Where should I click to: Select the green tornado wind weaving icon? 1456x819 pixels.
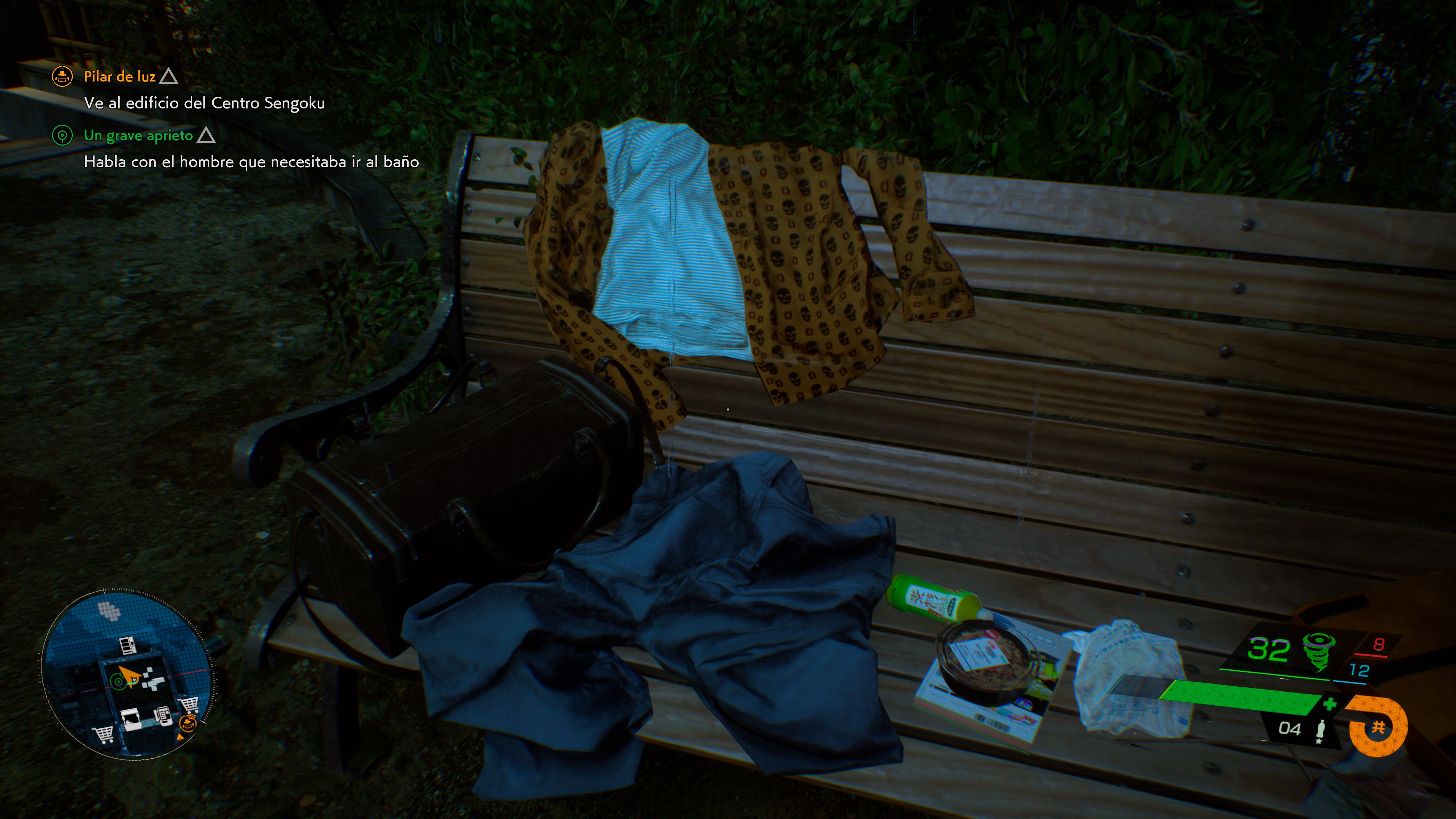tap(1318, 651)
